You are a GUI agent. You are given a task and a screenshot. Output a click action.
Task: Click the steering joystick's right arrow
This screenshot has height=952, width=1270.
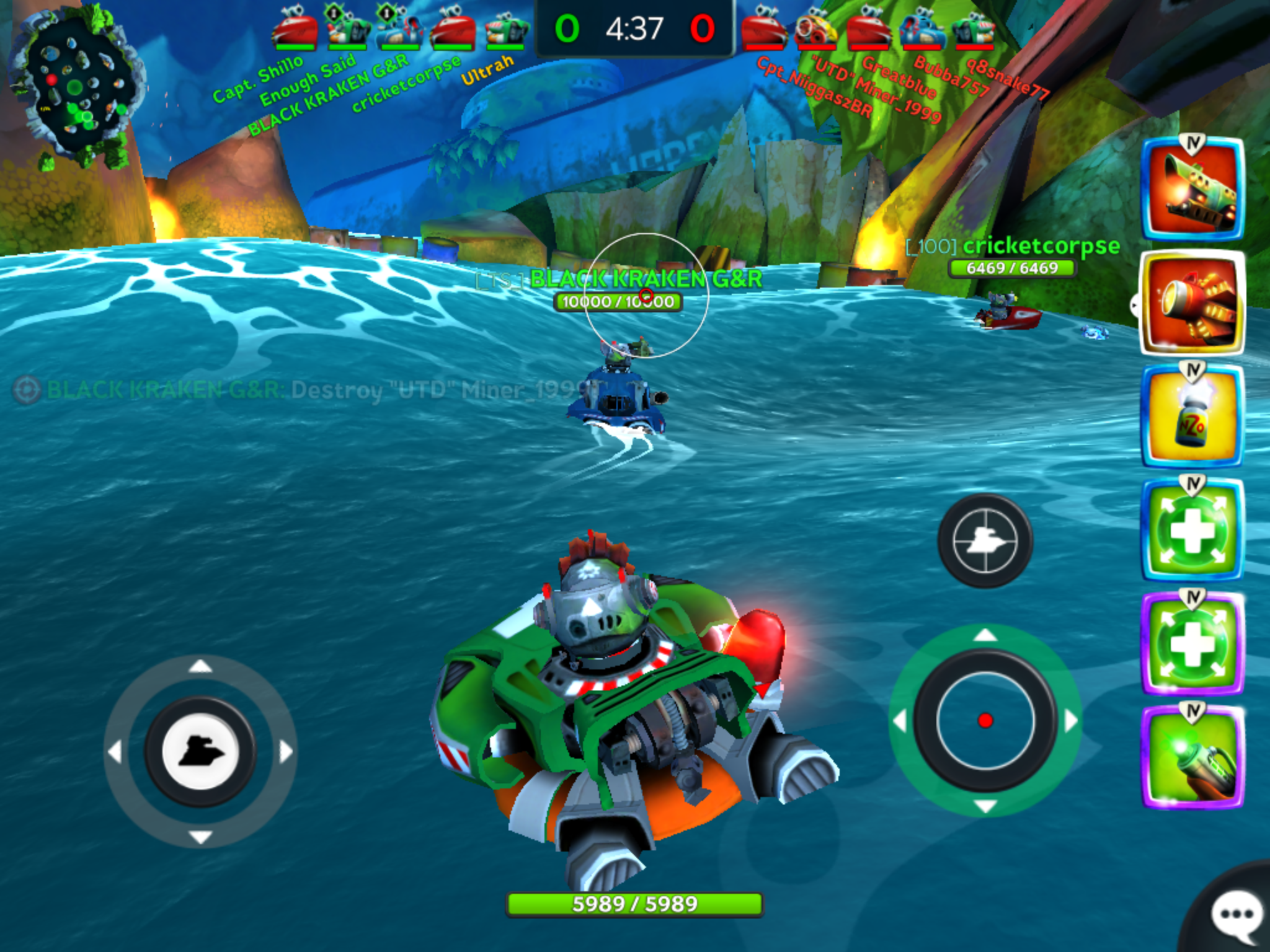(286, 752)
